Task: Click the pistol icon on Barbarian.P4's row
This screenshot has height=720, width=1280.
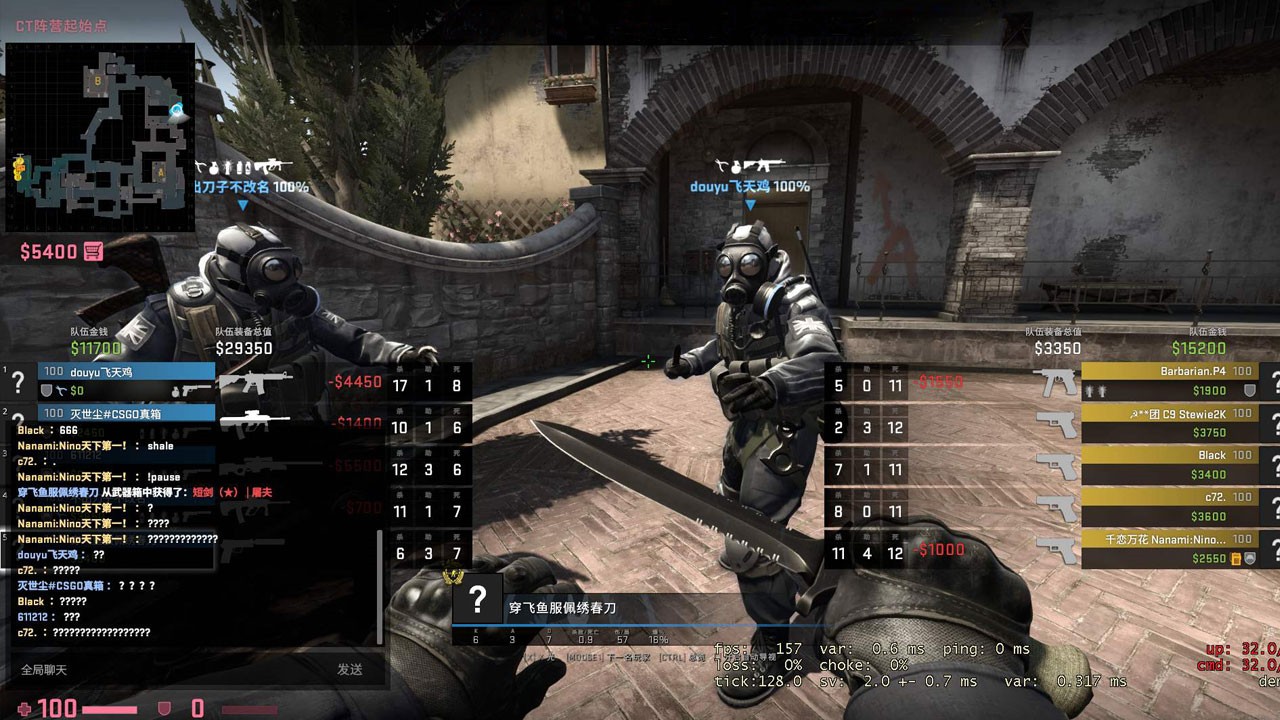Action: coord(1056,380)
